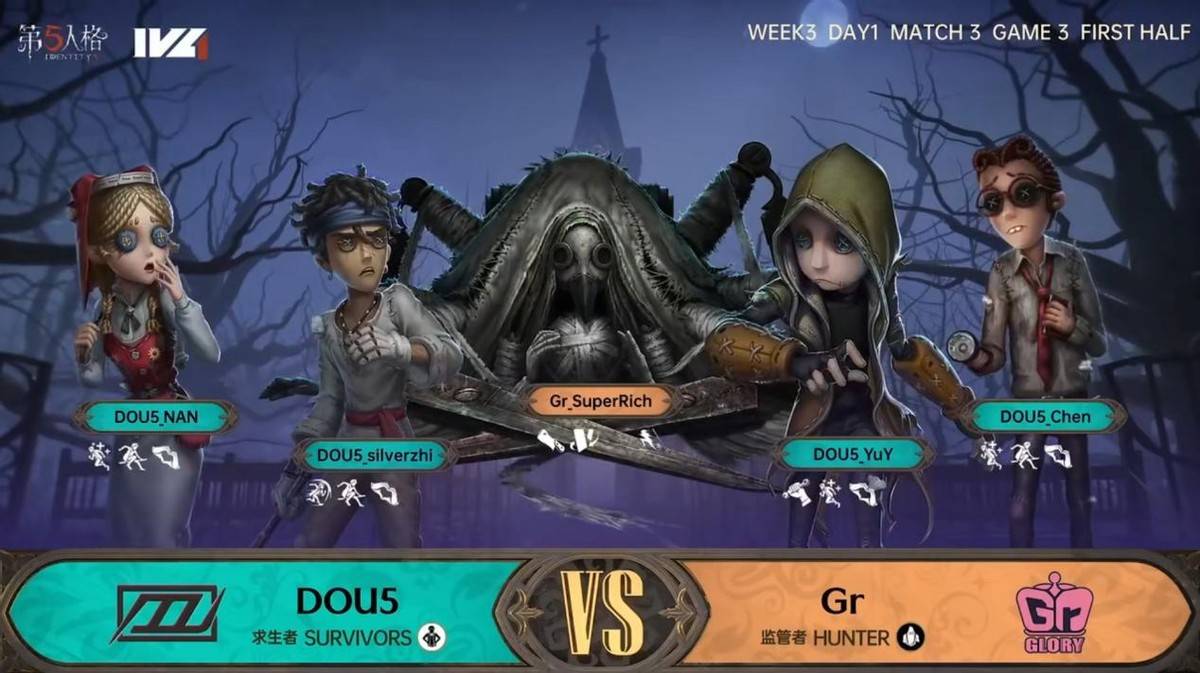Select the DOU5_YuY player label
1200x673 pixels.
click(851, 455)
